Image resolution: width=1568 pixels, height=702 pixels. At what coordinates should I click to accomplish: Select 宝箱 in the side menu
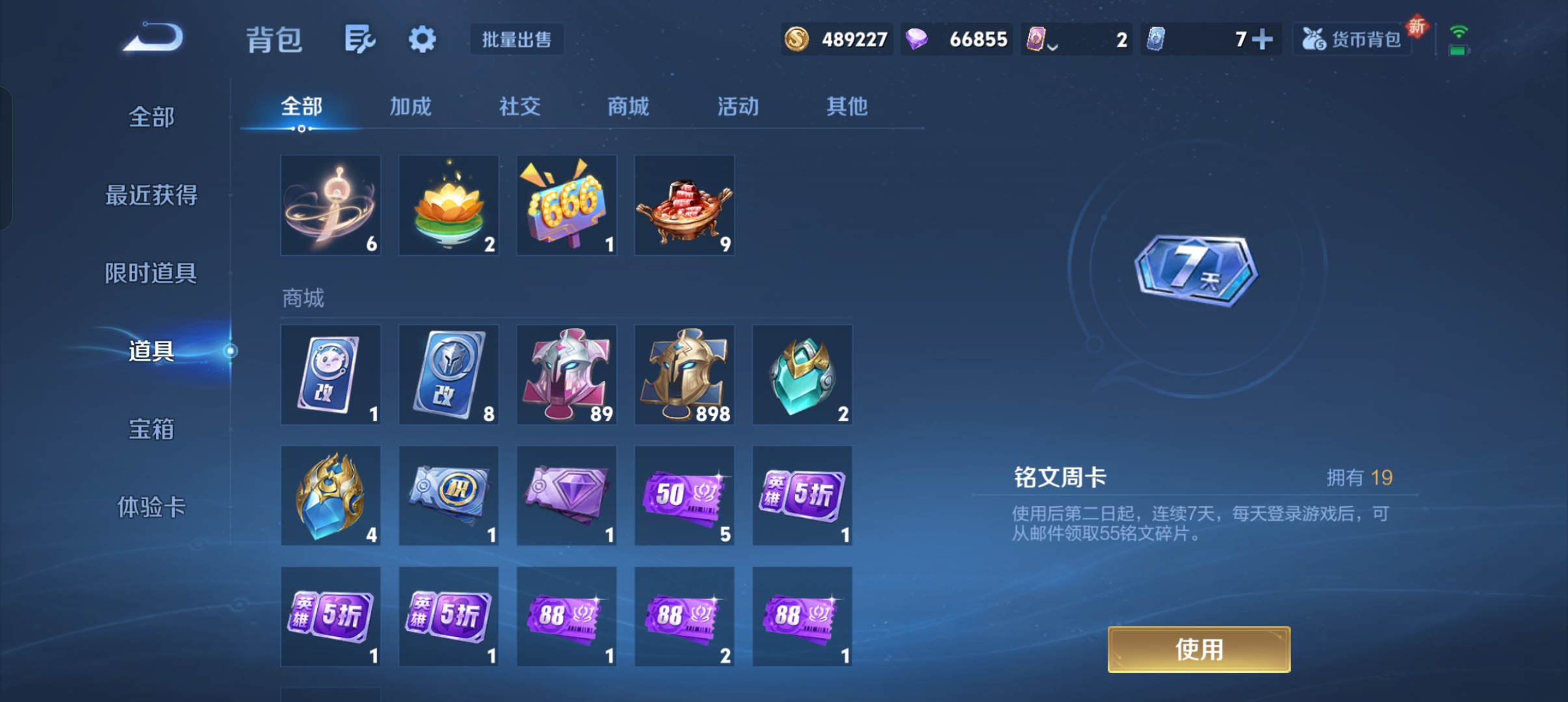pos(151,429)
